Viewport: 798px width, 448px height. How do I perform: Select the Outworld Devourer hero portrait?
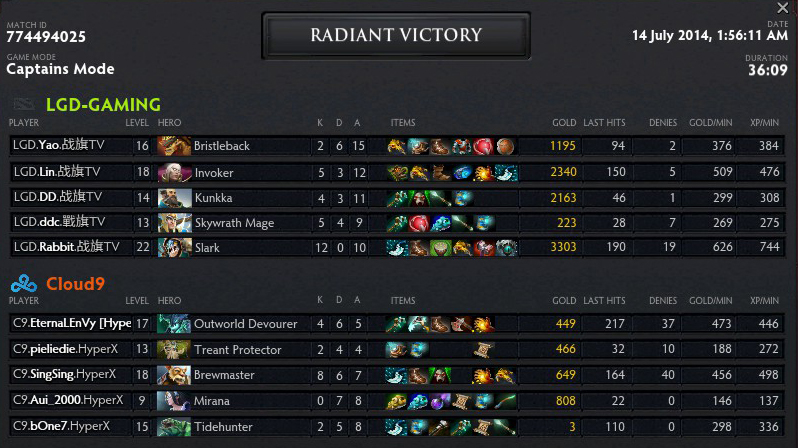click(174, 324)
